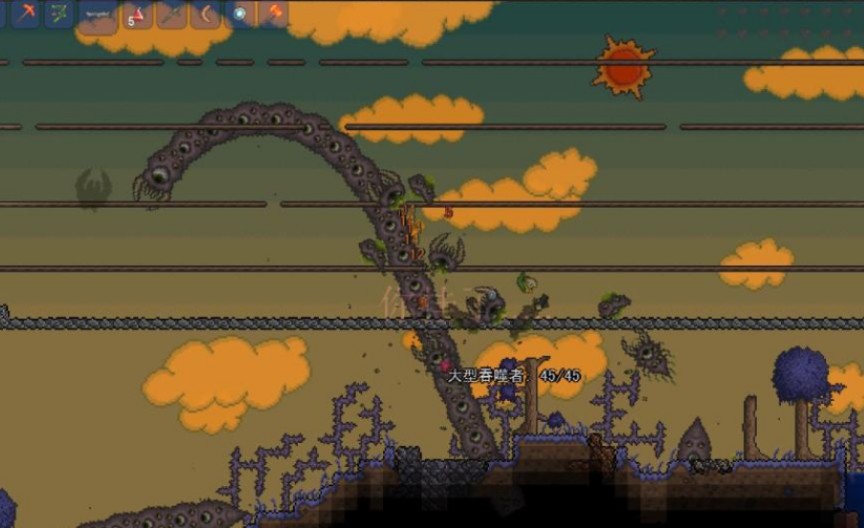
Task: Select the green thorny weapon slot
Action: click(x=59, y=13)
